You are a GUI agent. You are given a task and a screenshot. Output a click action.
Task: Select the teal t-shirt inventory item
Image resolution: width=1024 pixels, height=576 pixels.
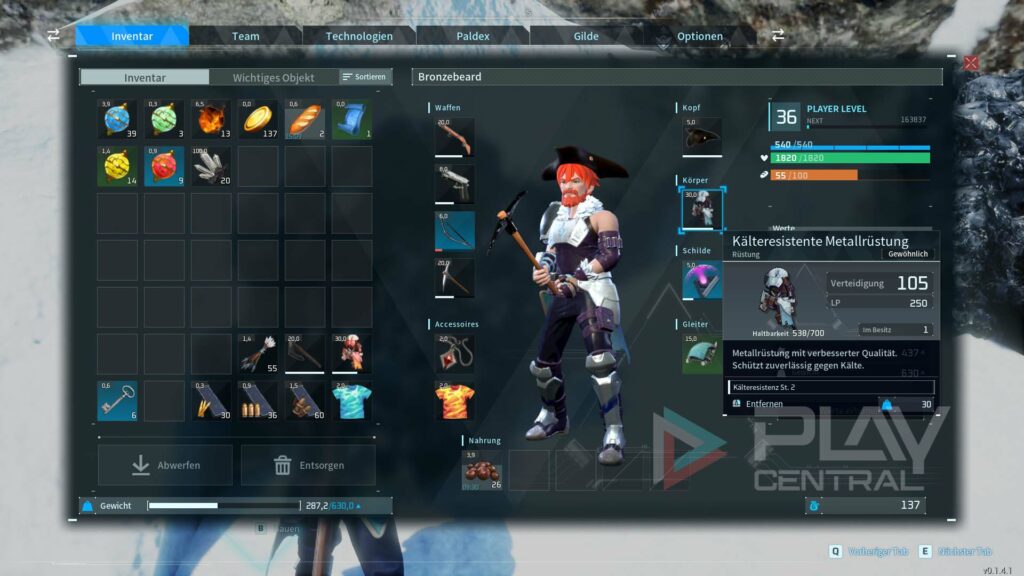coord(352,401)
